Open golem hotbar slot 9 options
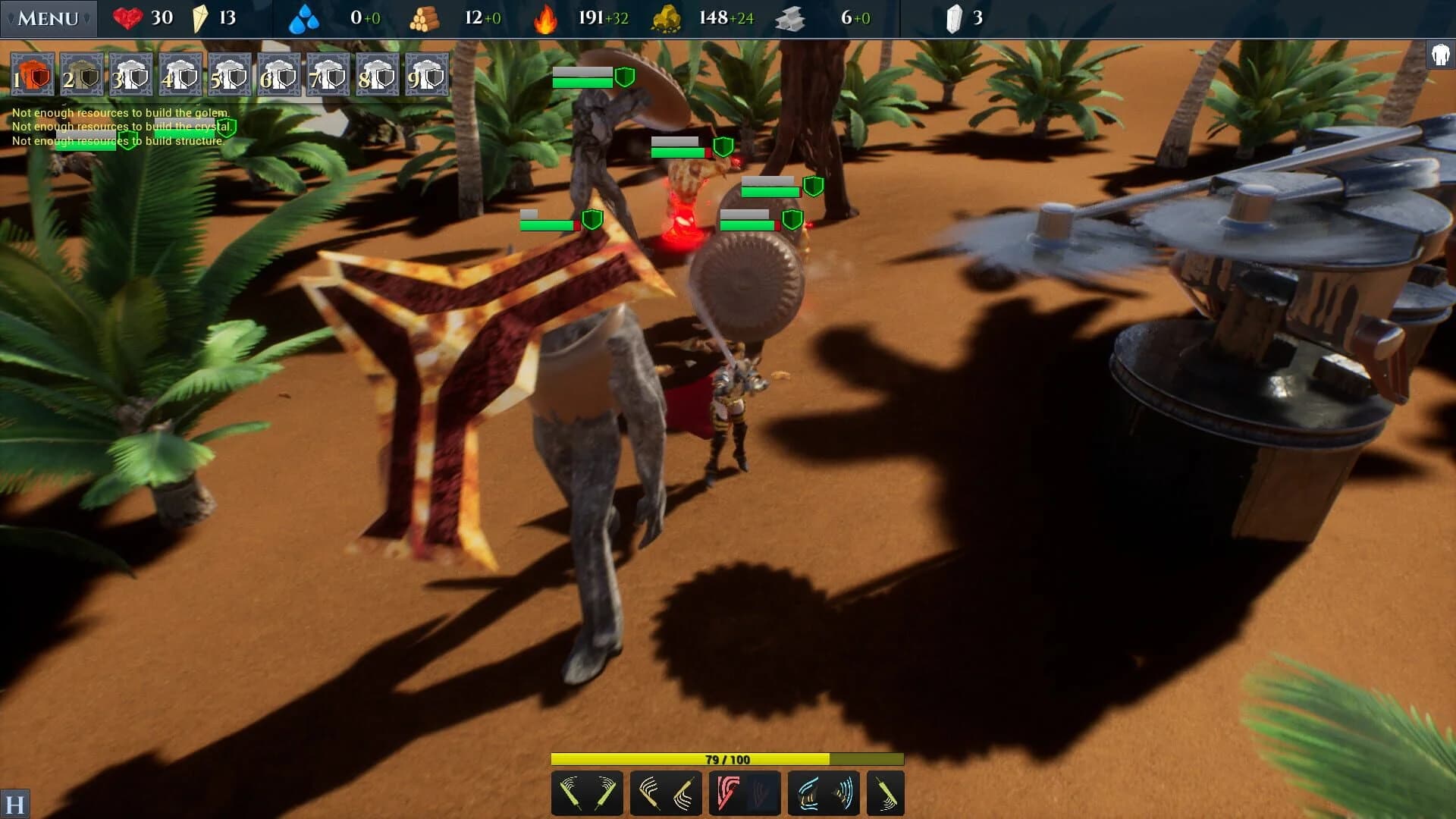 [x=428, y=75]
